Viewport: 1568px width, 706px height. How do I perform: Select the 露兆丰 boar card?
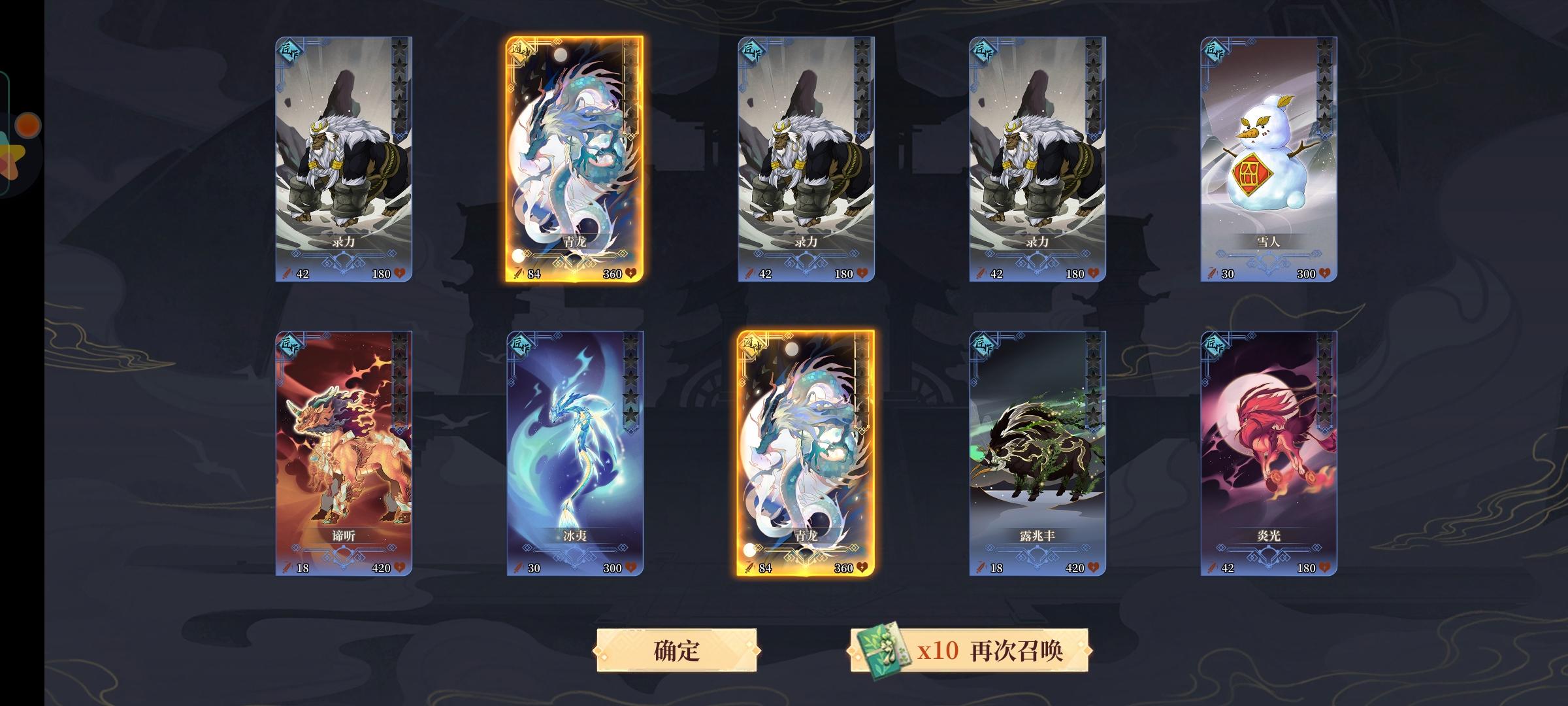pos(1036,451)
